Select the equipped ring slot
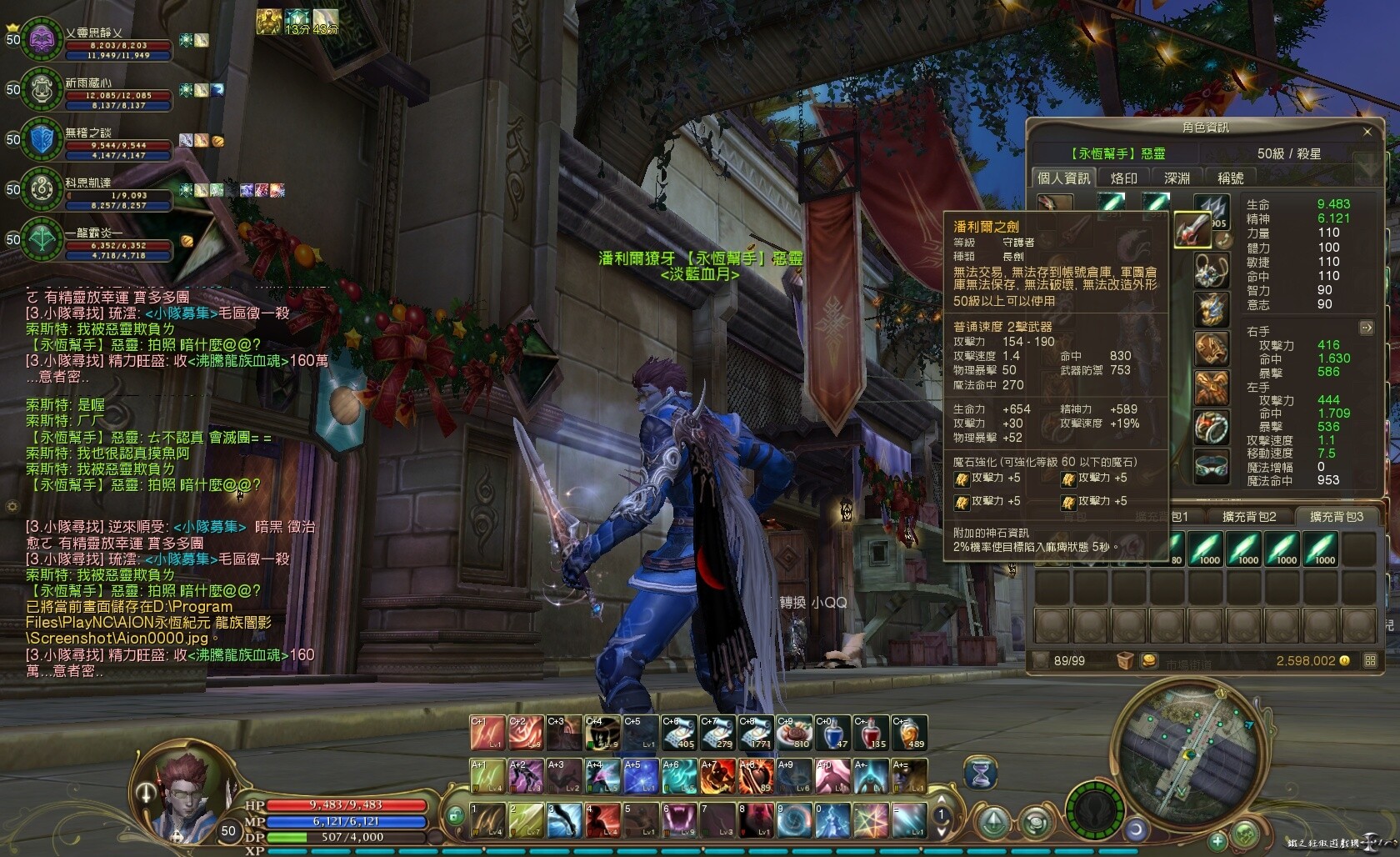This screenshot has height=857, width=1400. 1211,428
